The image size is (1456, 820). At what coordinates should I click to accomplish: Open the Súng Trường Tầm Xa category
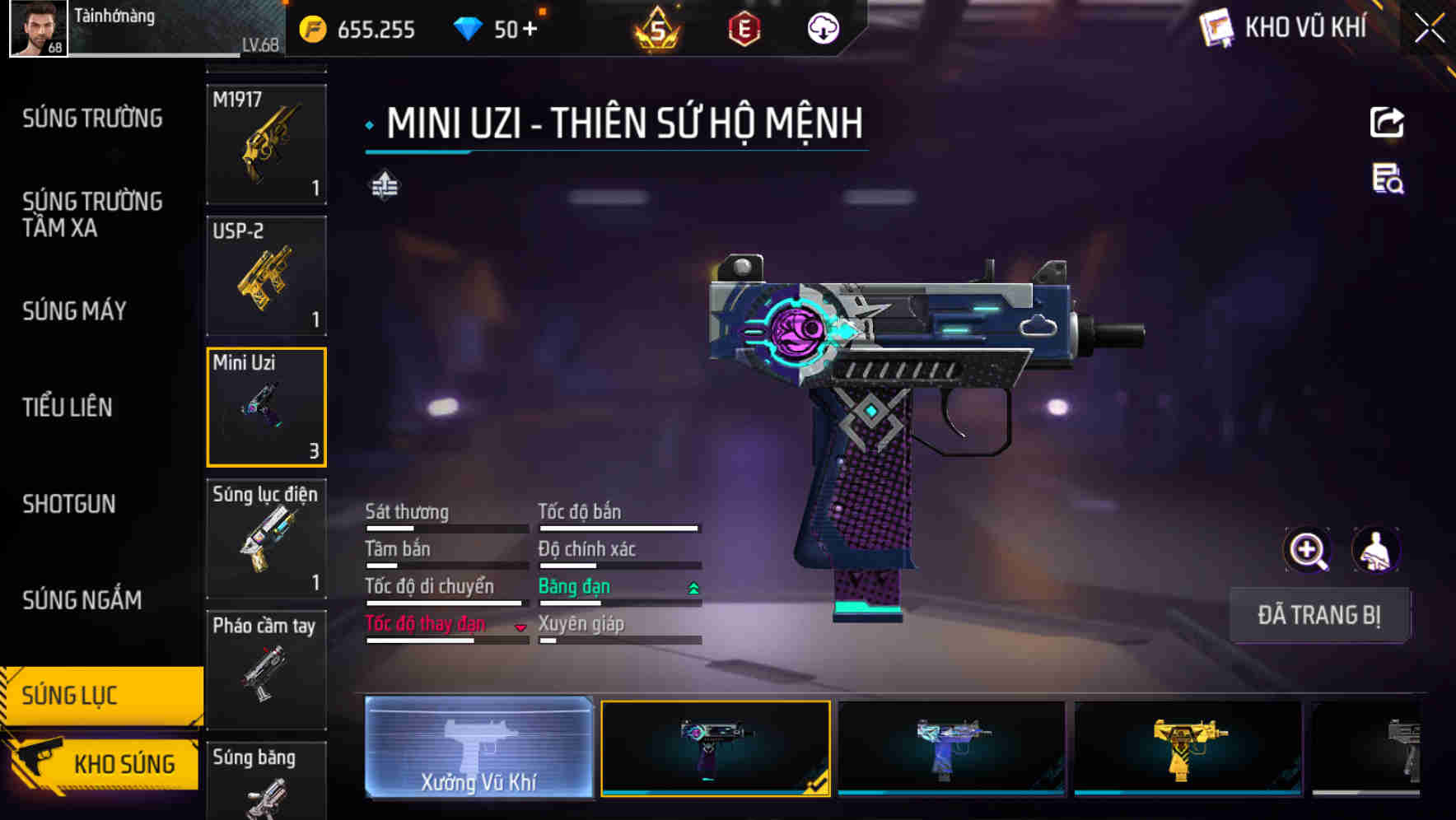click(92, 214)
